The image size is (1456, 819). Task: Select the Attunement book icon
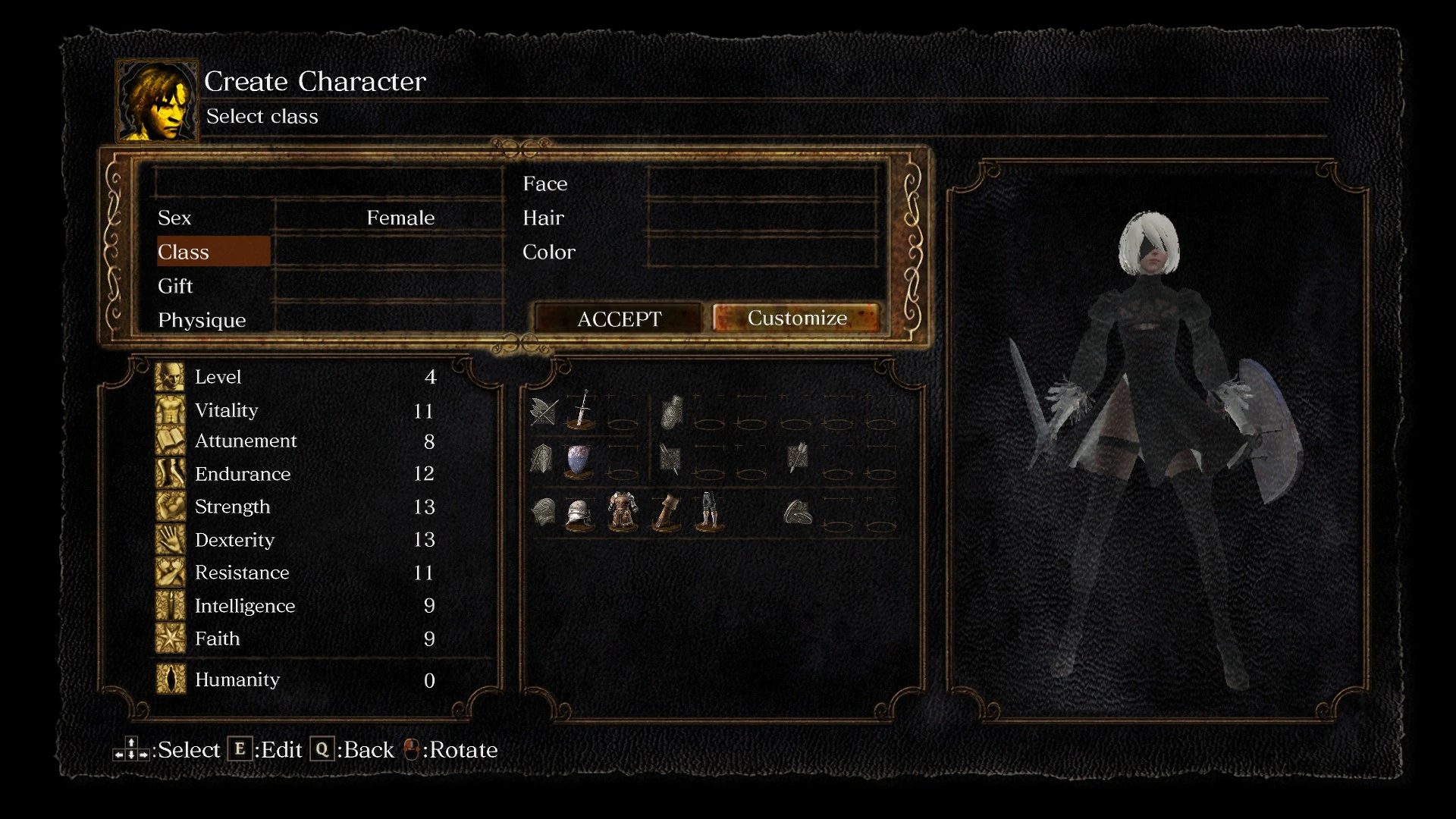(169, 441)
